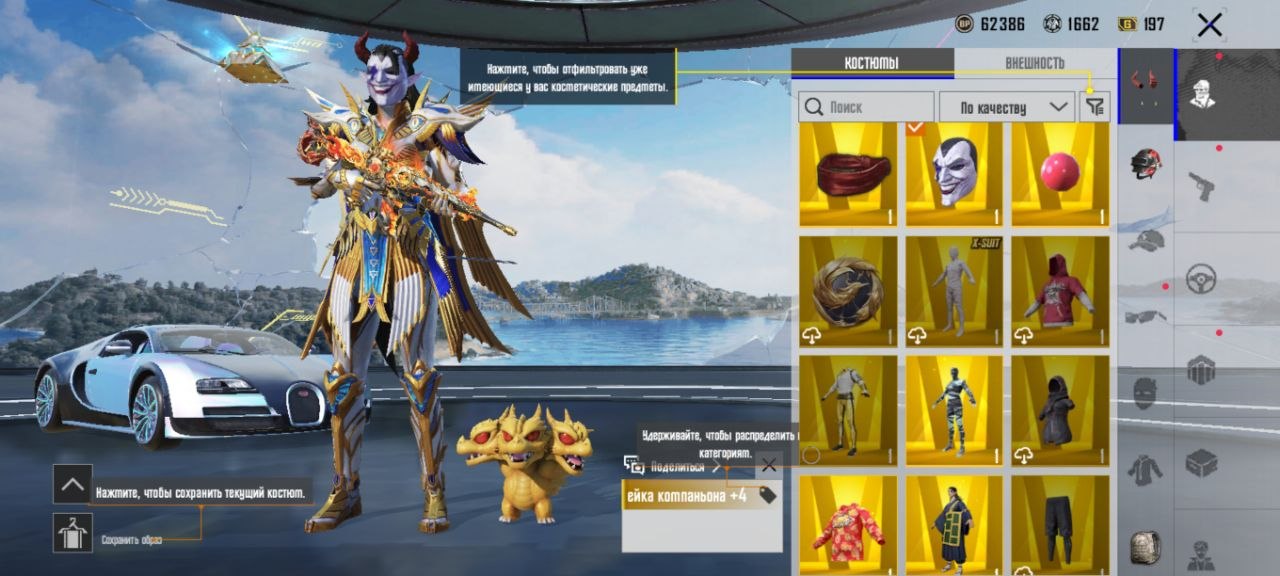This screenshot has width=1280, height=576.
Task: Open the Внешность tab
Action: 1034,63
